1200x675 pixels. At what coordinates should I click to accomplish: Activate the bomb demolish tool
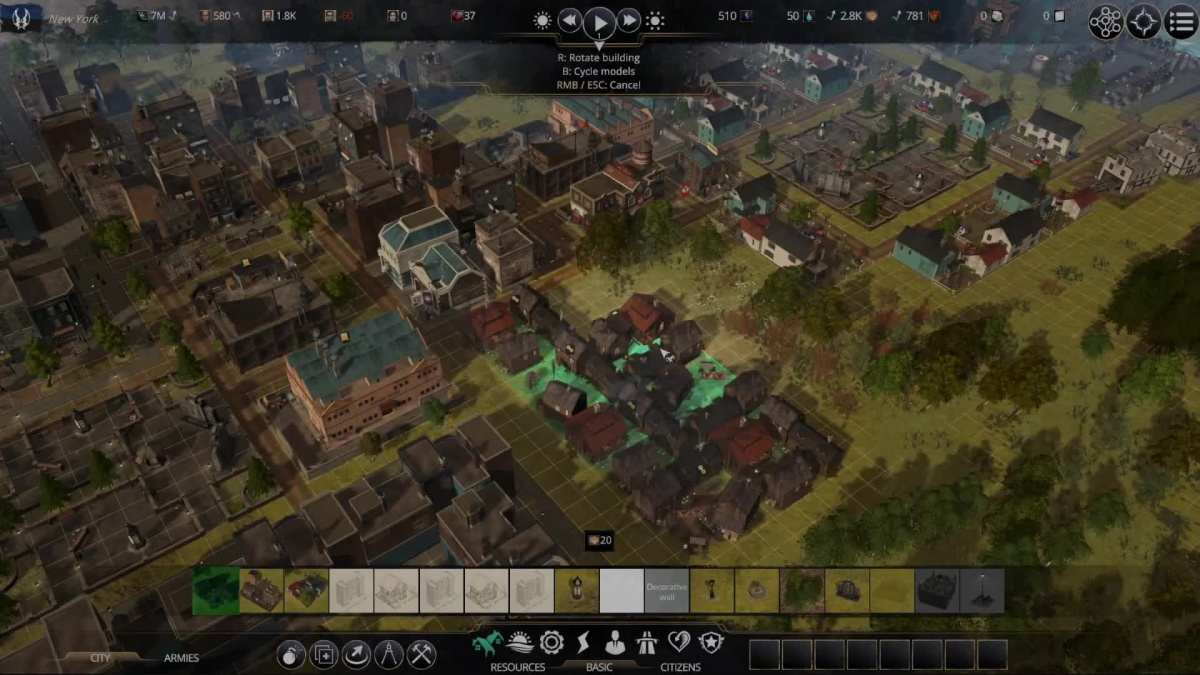click(291, 655)
